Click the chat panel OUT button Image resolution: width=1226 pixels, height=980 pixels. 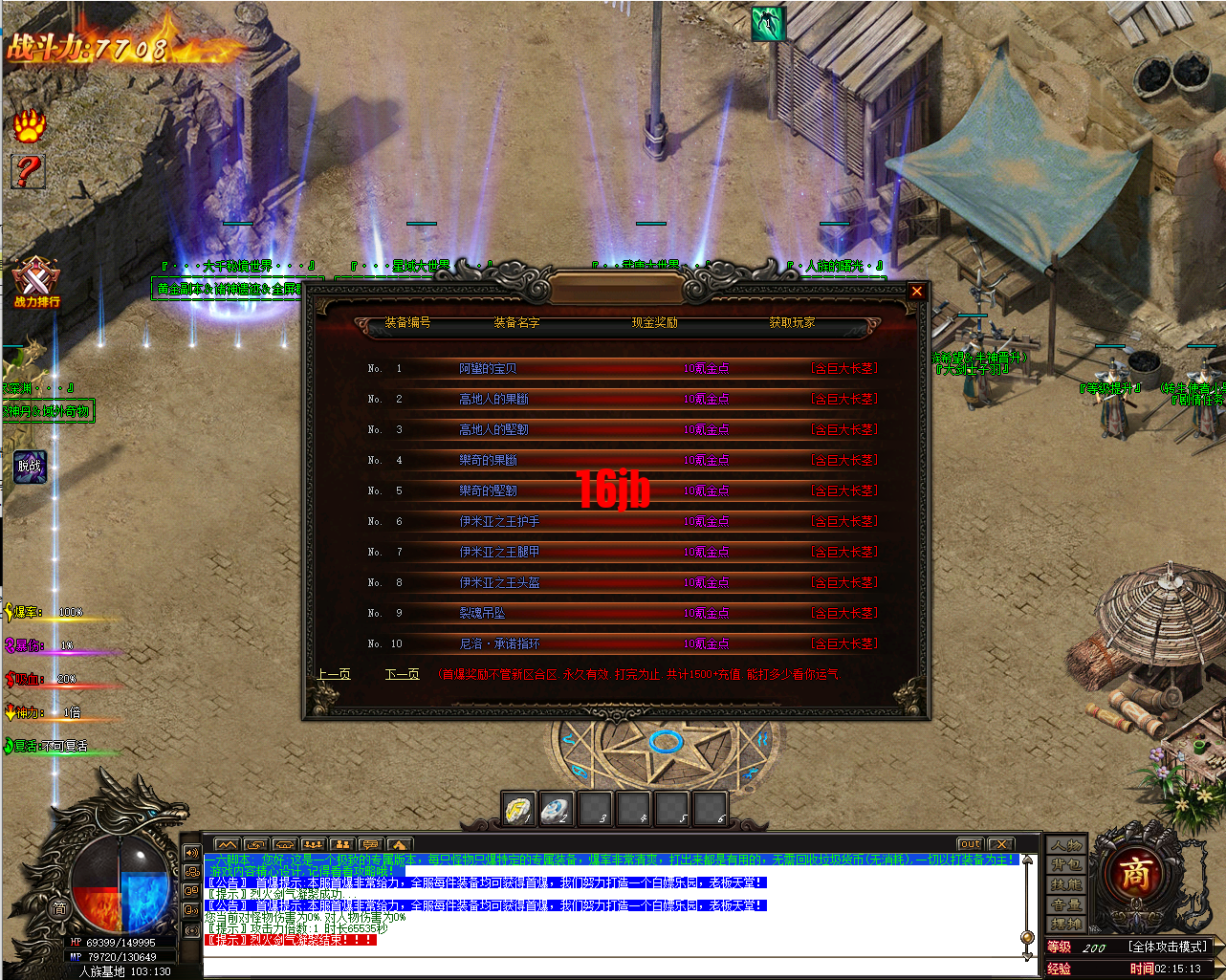(x=970, y=844)
